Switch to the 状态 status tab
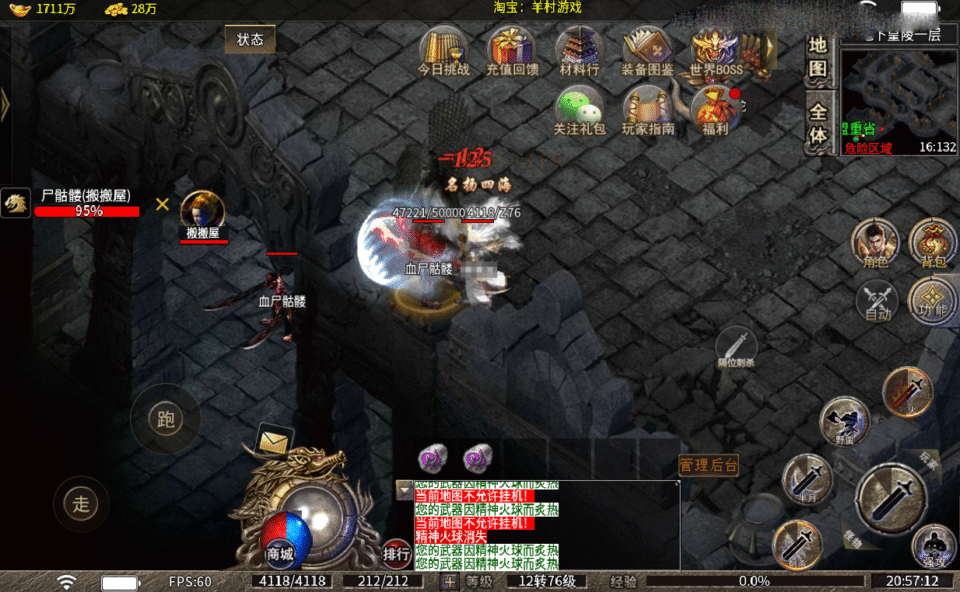 (250, 40)
